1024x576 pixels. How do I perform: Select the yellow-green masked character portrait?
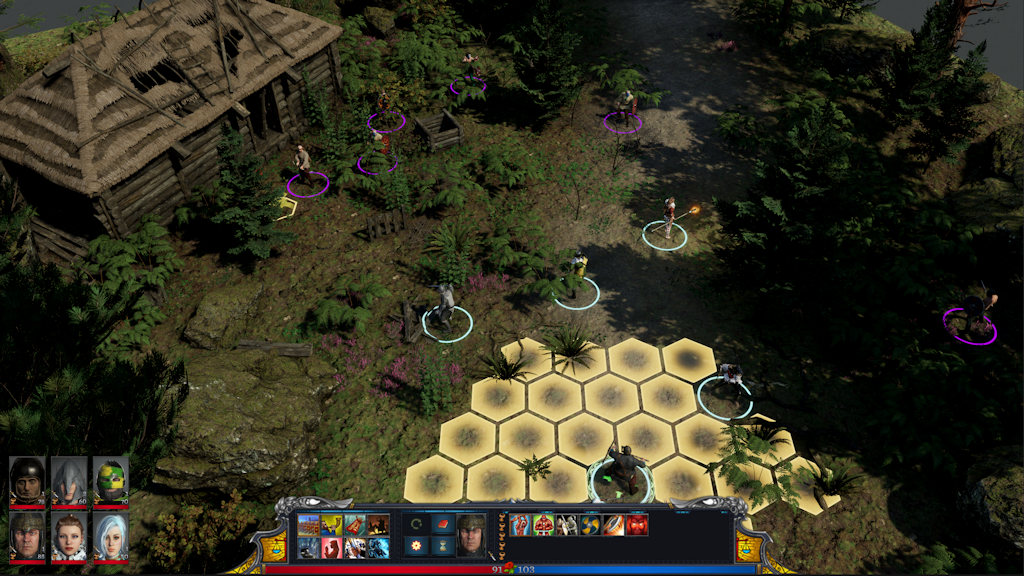pyautogui.click(x=110, y=481)
